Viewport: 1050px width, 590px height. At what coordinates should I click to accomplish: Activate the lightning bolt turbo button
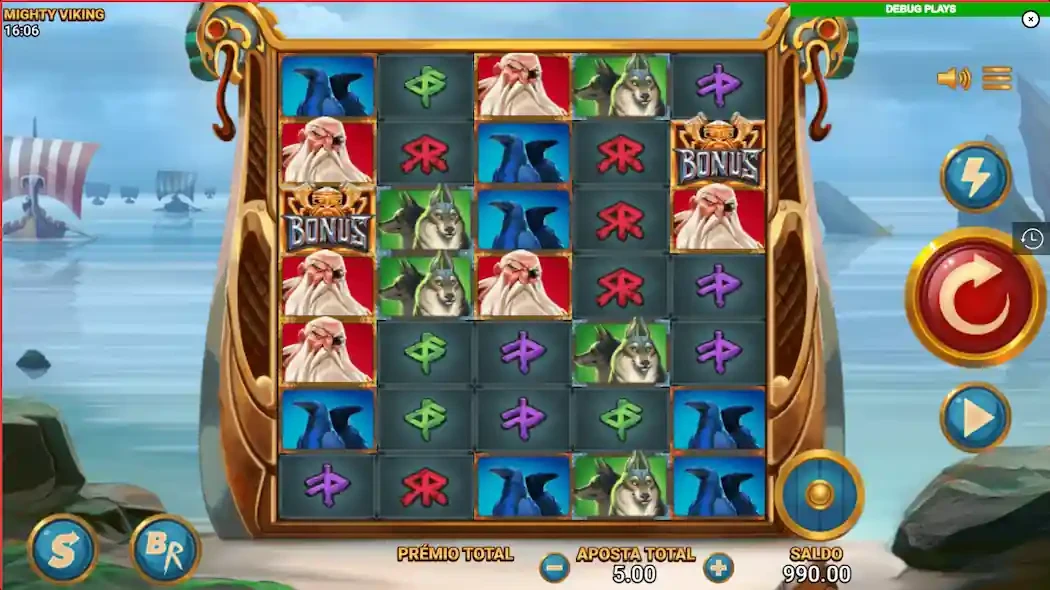[x=974, y=177]
